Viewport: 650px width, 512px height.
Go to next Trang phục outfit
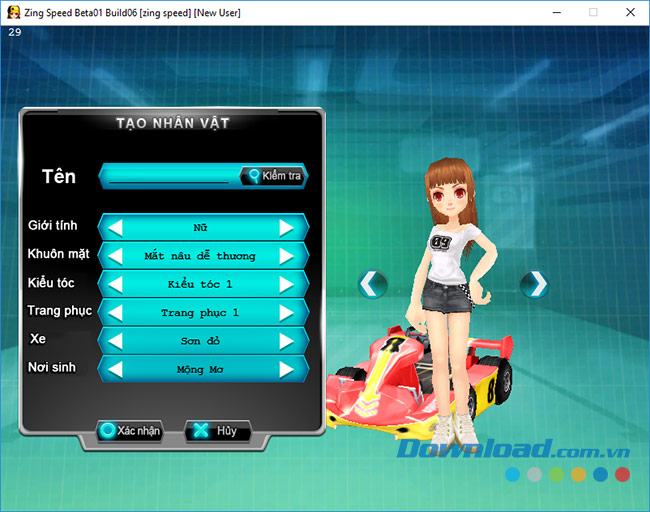(287, 313)
